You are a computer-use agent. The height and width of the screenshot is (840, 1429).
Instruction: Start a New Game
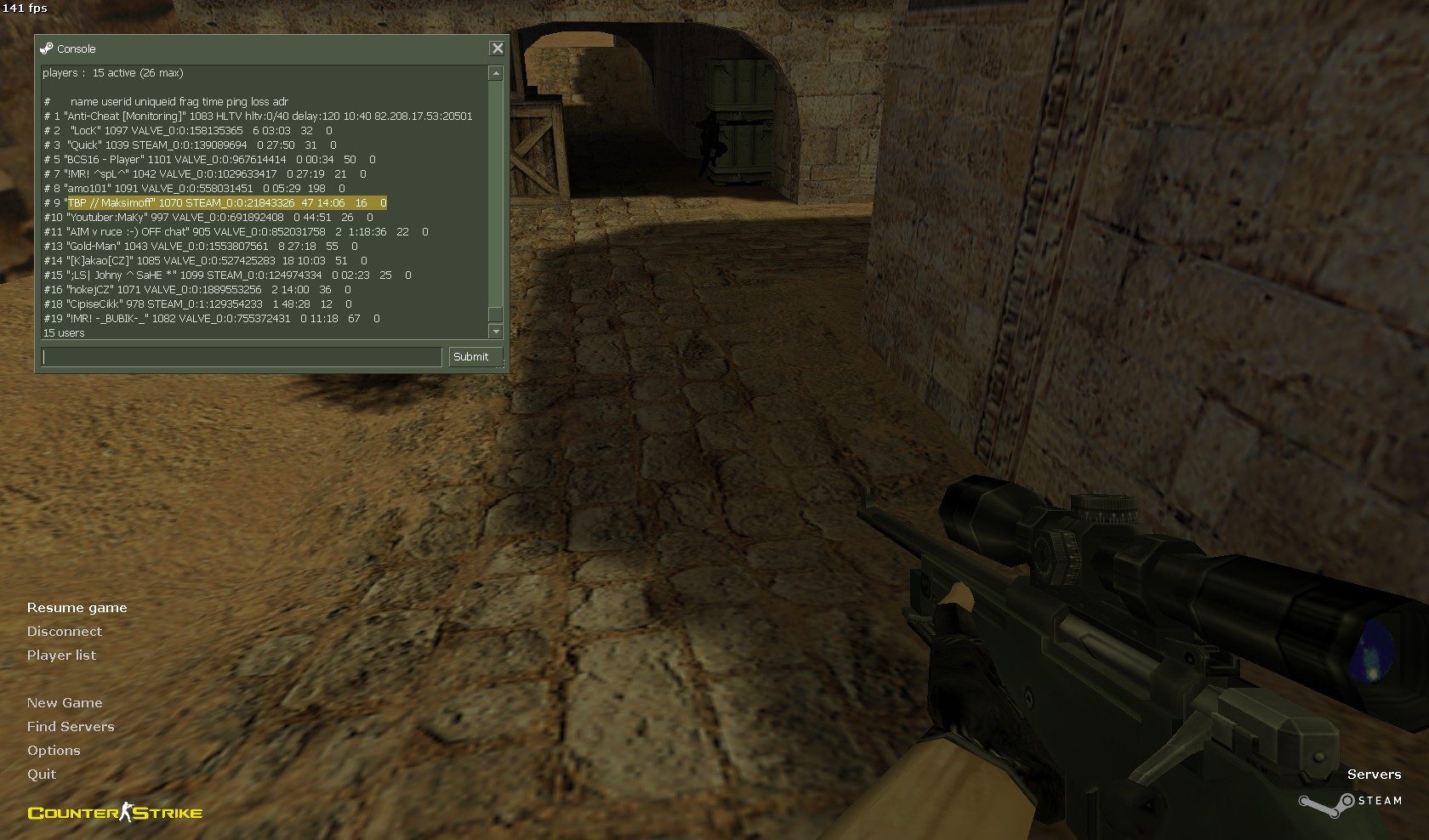(x=65, y=703)
